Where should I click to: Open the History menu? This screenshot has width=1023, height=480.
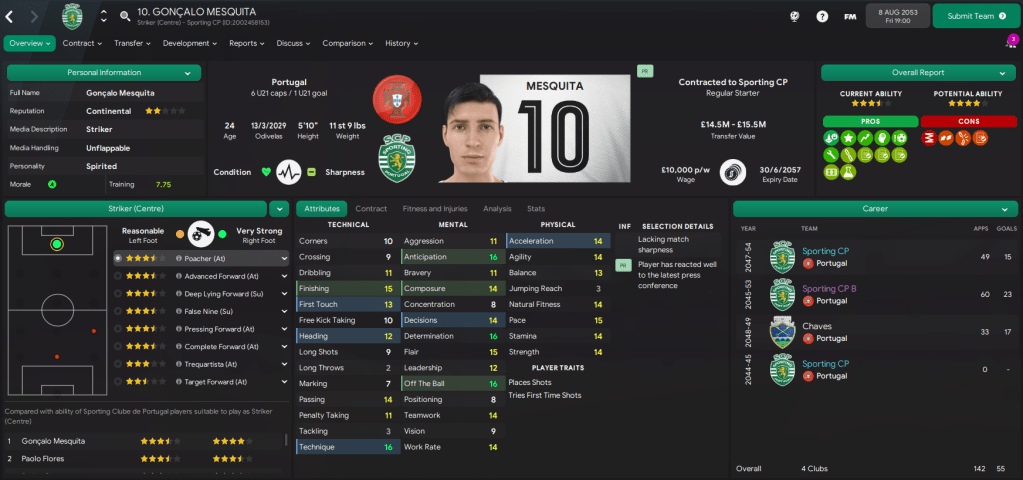401,43
